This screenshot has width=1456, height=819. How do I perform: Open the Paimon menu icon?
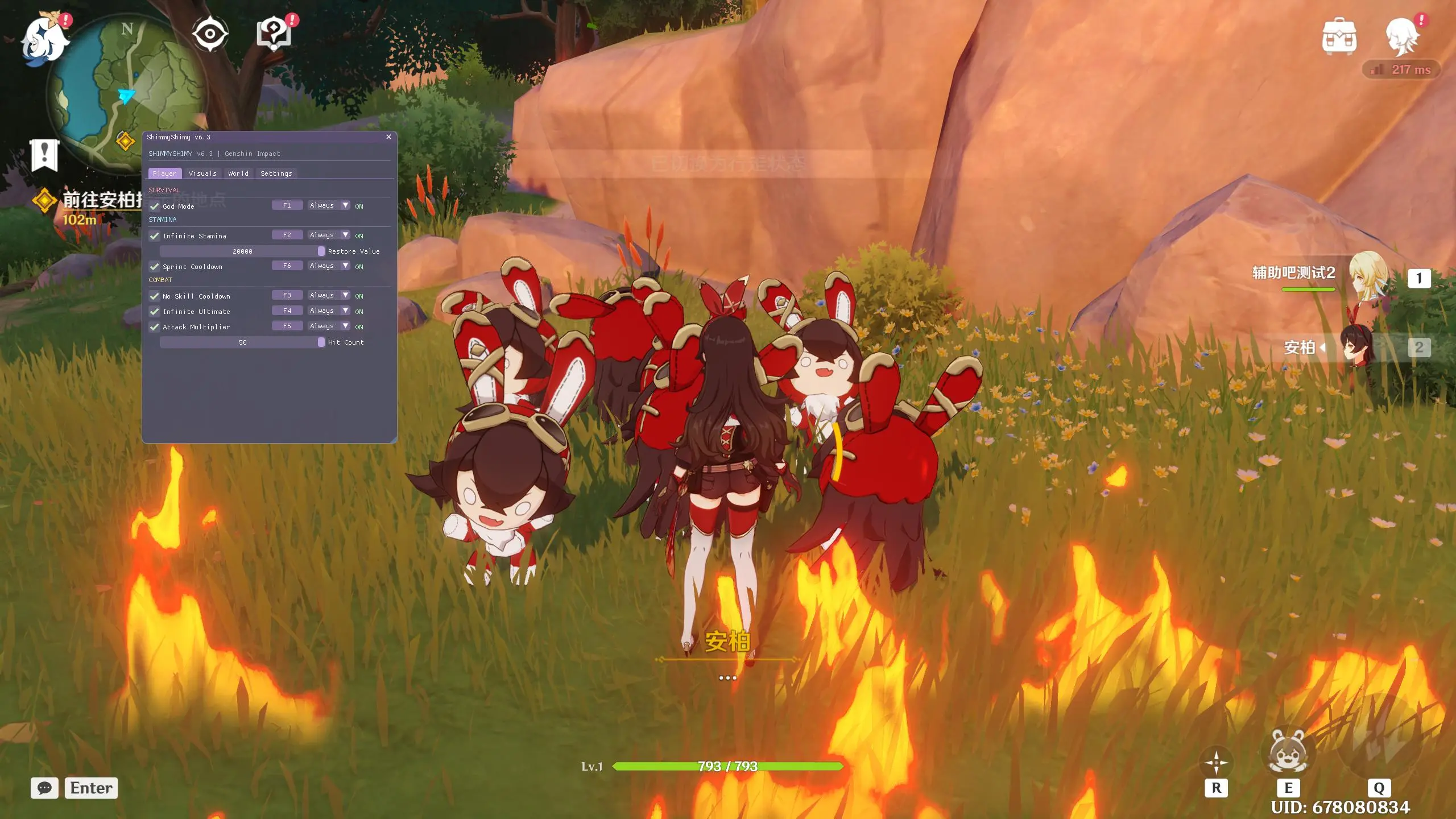point(44,39)
